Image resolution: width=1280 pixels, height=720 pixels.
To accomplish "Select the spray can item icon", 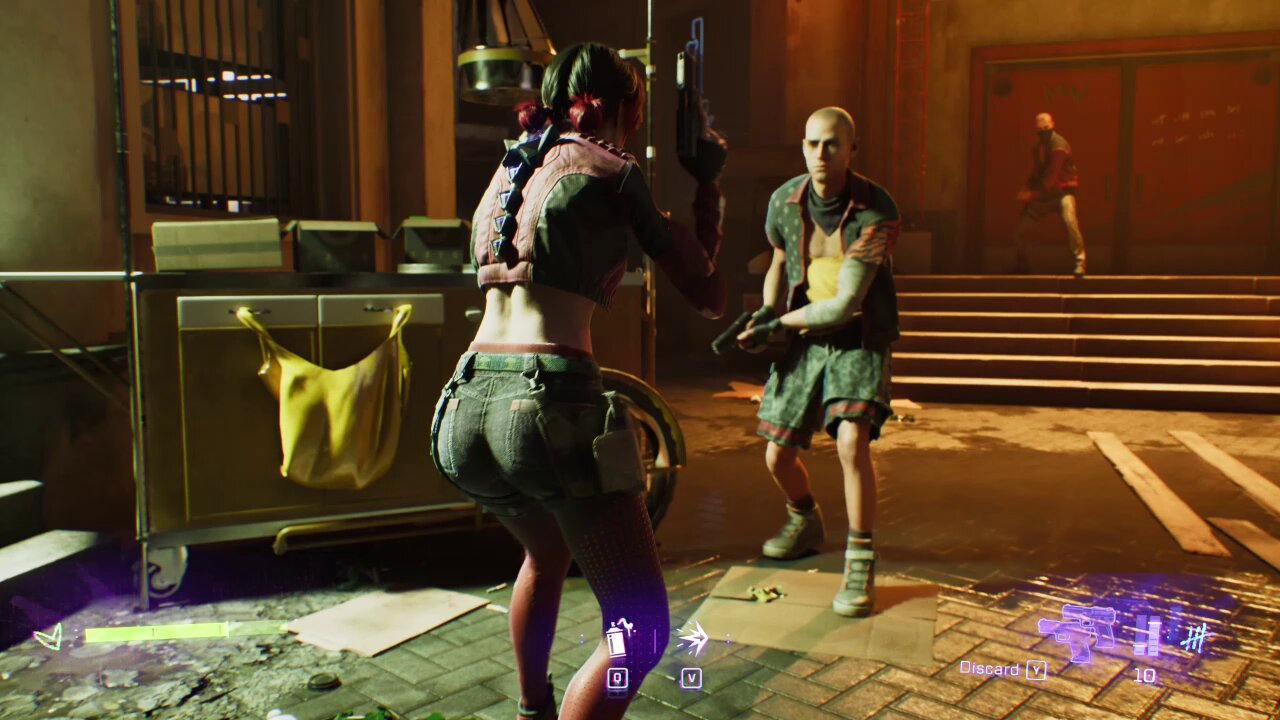I will coord(618,638).
